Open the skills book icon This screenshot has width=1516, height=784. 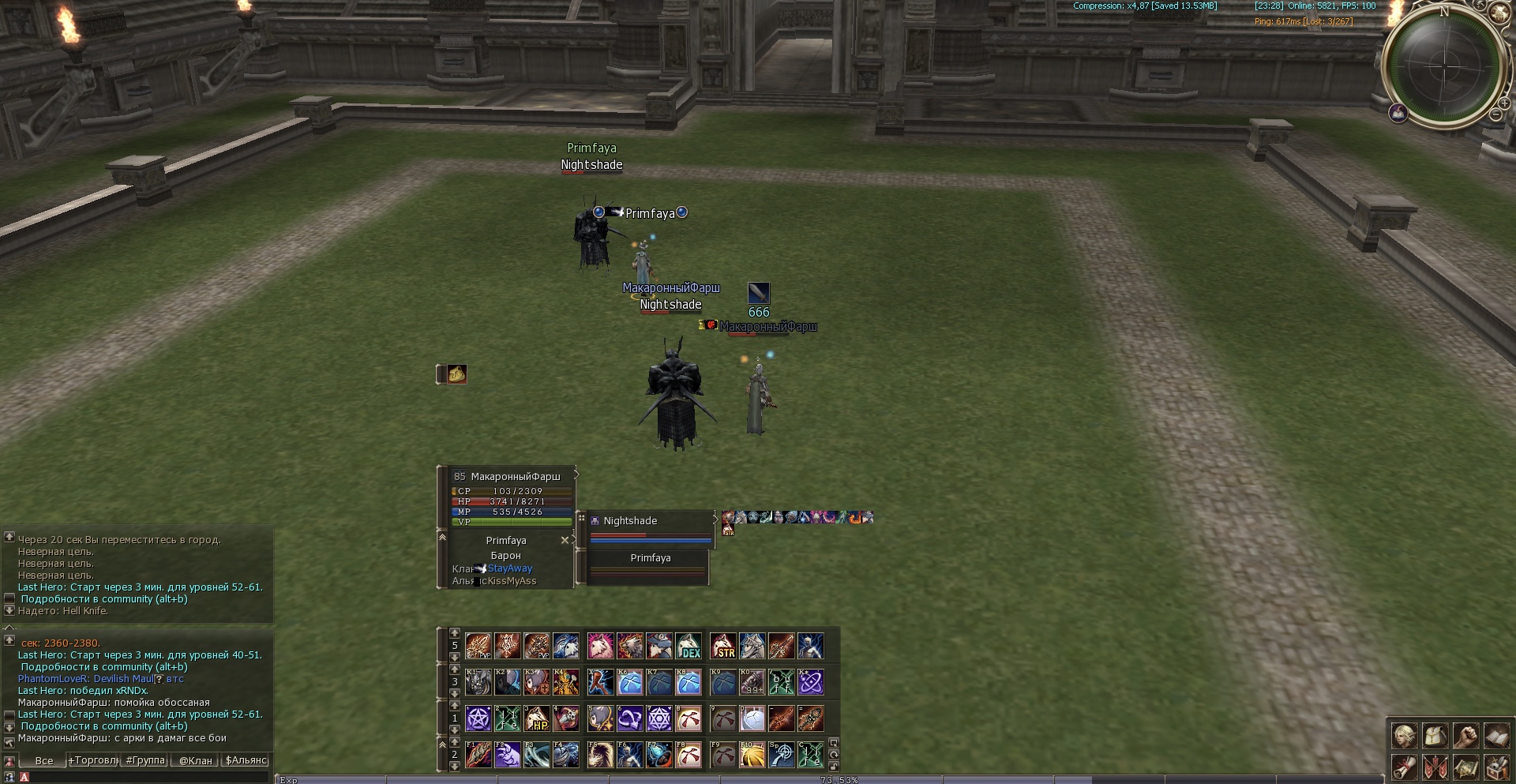[1496, 736]
